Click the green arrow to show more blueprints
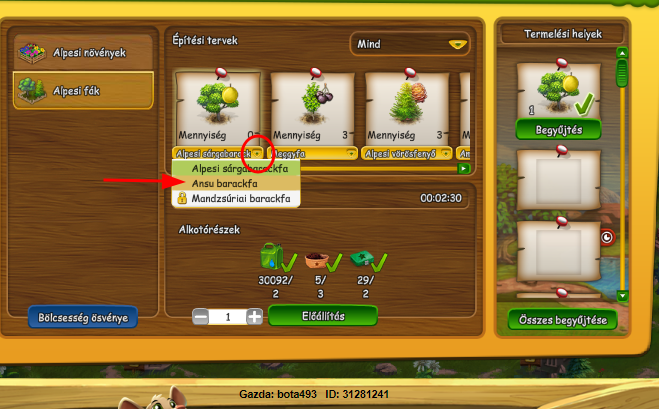 click(463, 168)
